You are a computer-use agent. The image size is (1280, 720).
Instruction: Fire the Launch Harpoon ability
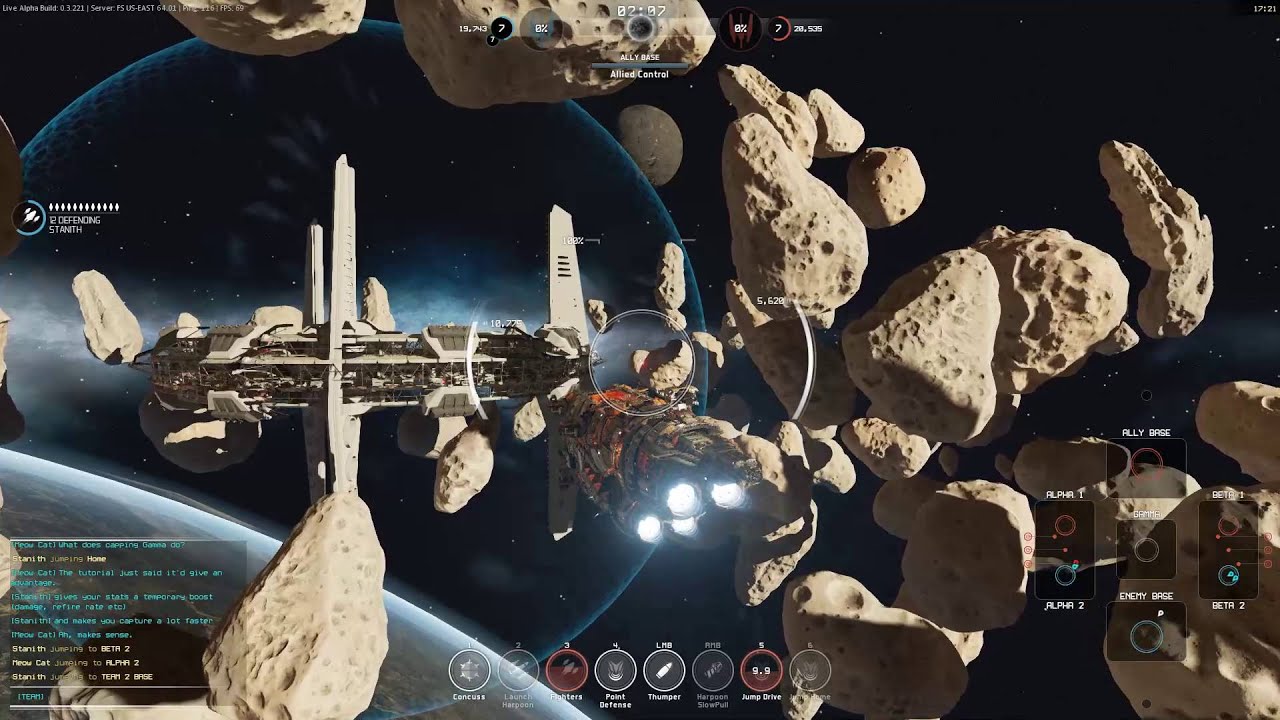pyautogui.click(x=518, y=670)
